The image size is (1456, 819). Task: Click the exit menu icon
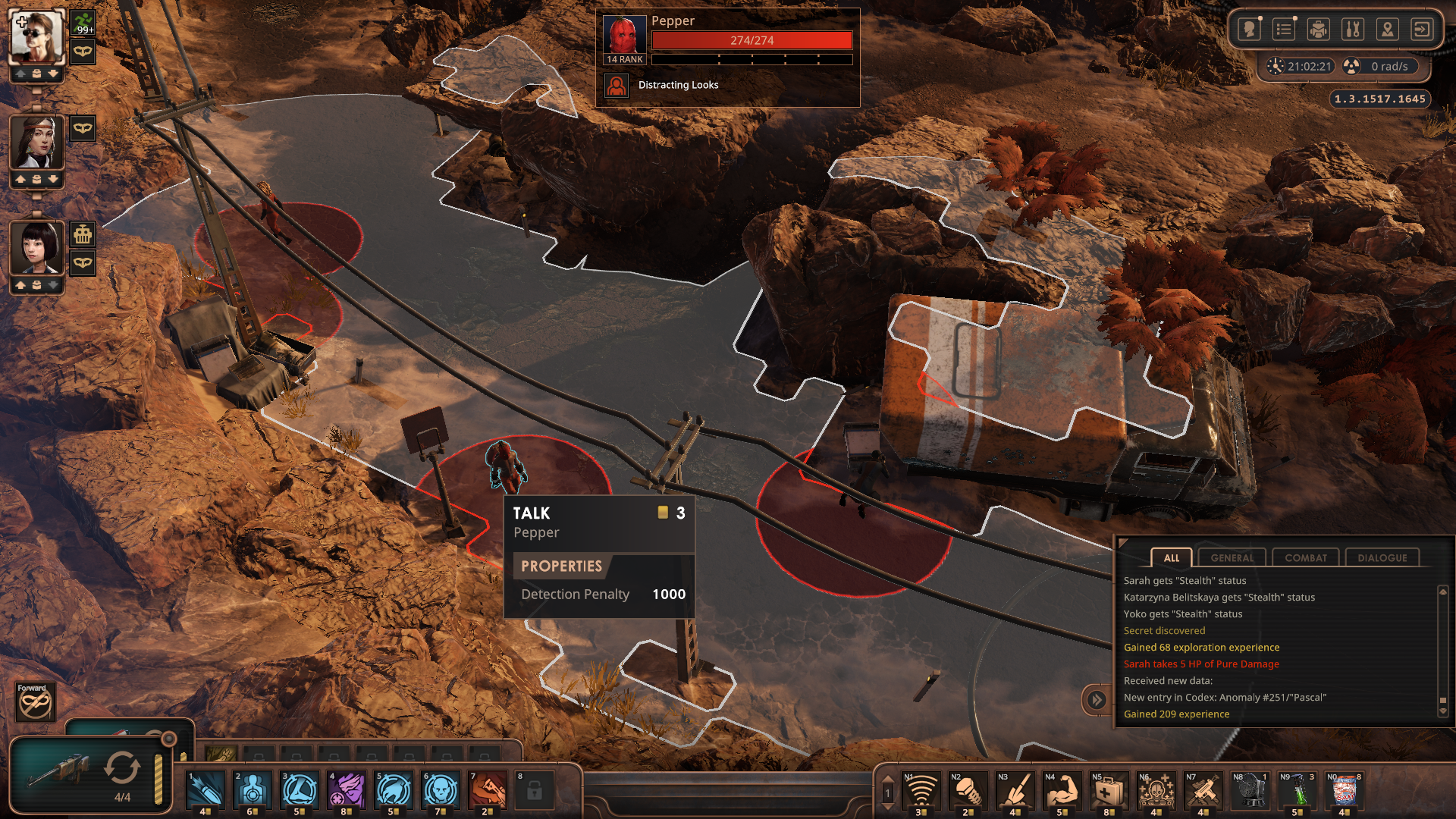[1422, 30]
